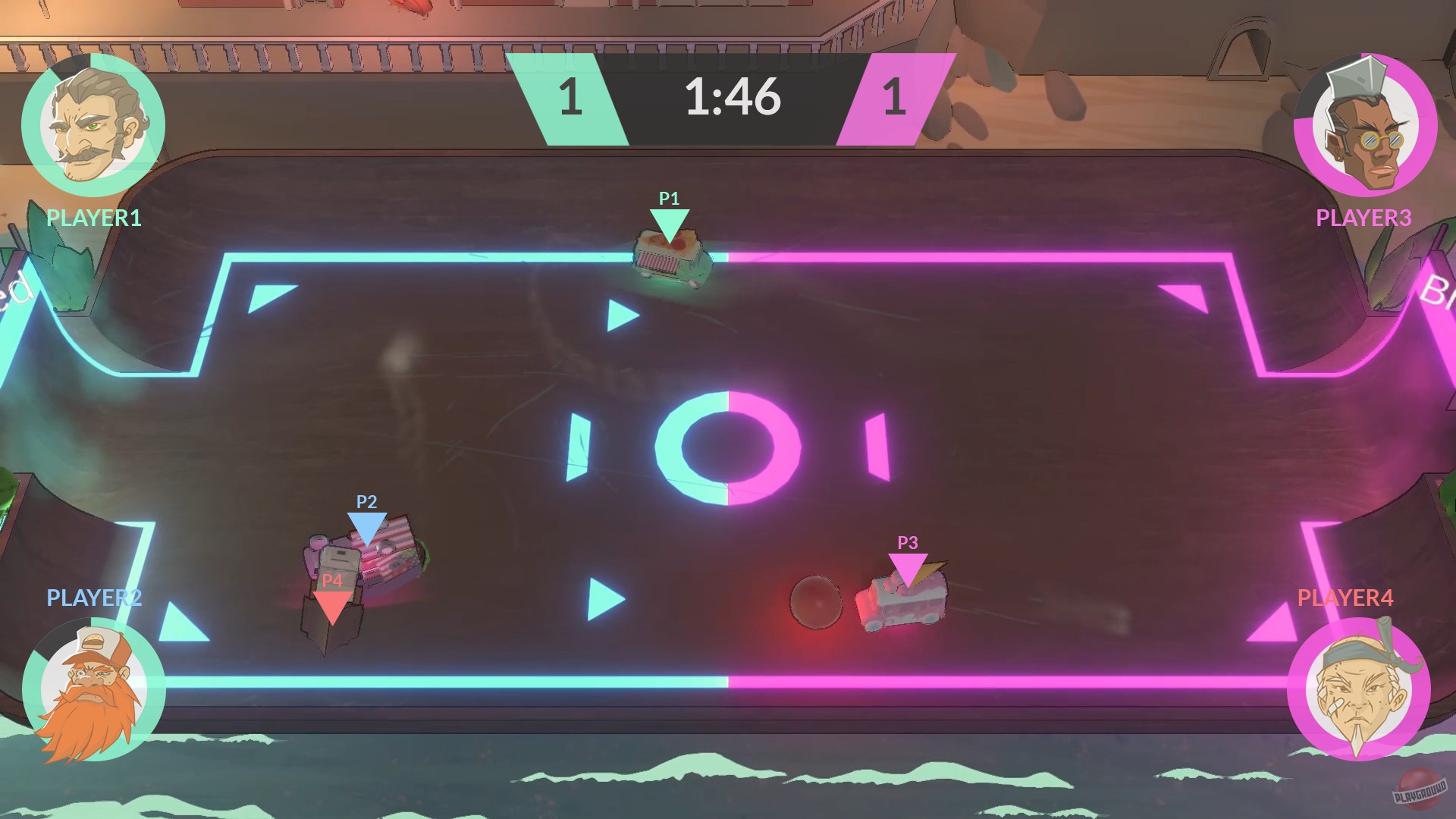Expand the PLAYER3 name label
1456x819 pixels.
coord(1364,219)
